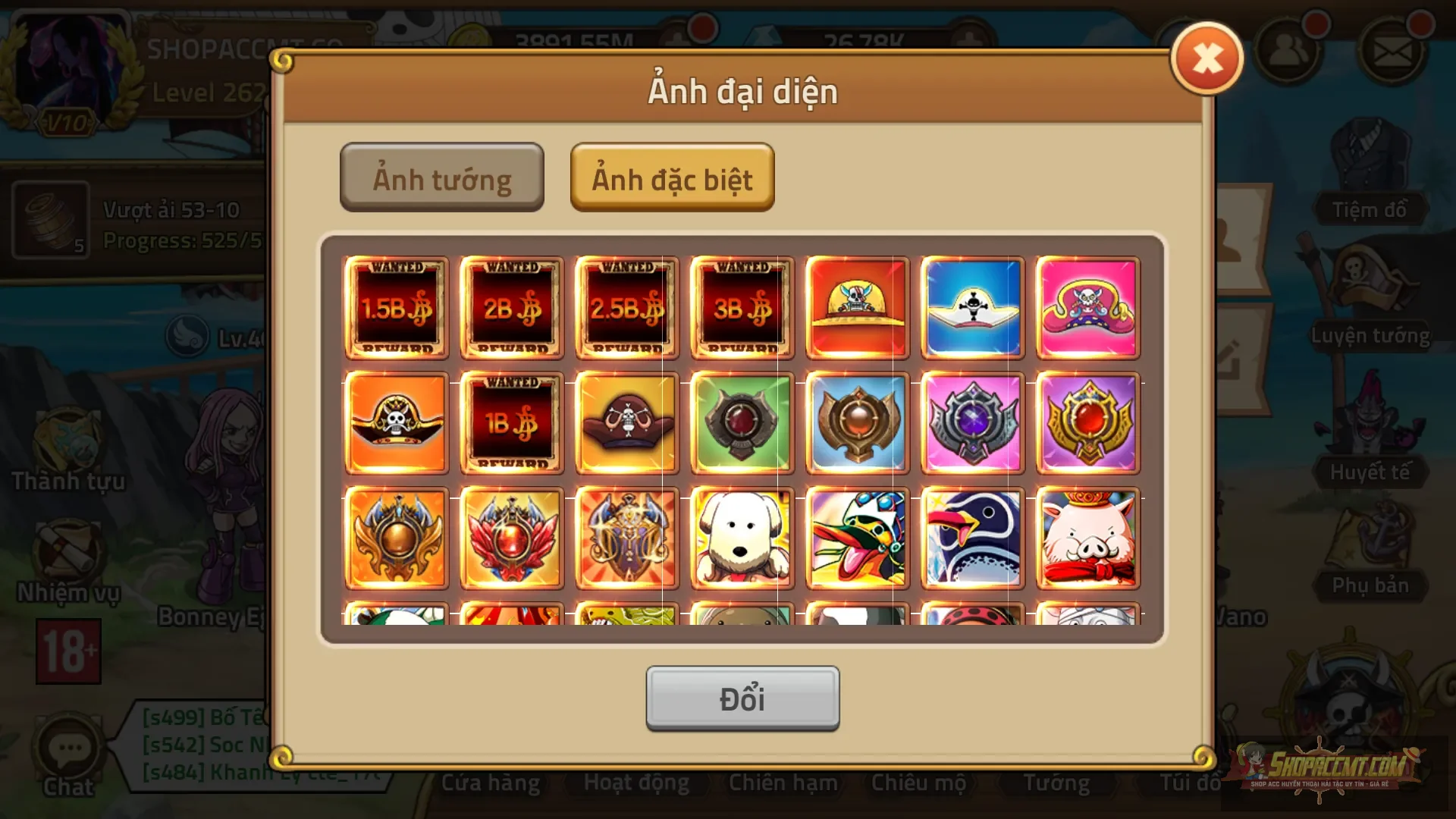
Task: Switch to the Ảnh tướng tab
Action: point(442,177)
